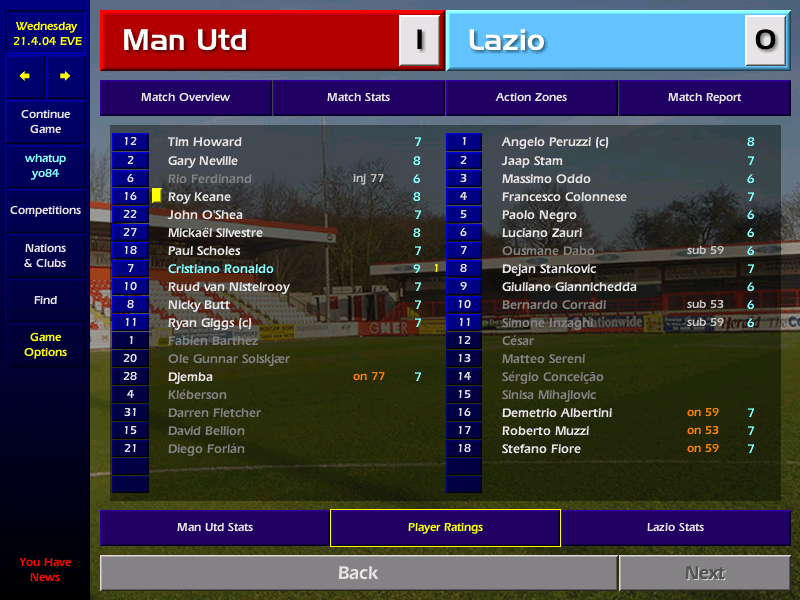
Task: Show Lazio Stats
Action: pyautogui.click(x=675, y=527)
